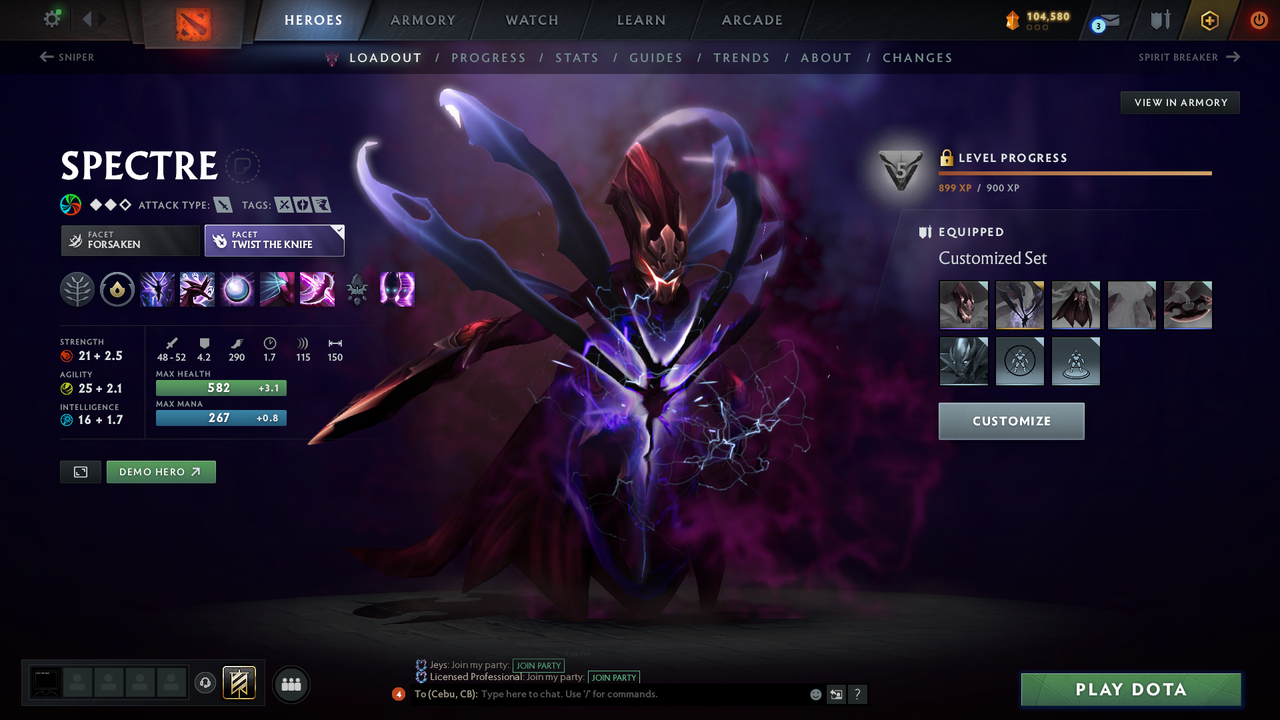Select the Twist The Knife facet
The image size is (1280, 720).
(275, 240)
